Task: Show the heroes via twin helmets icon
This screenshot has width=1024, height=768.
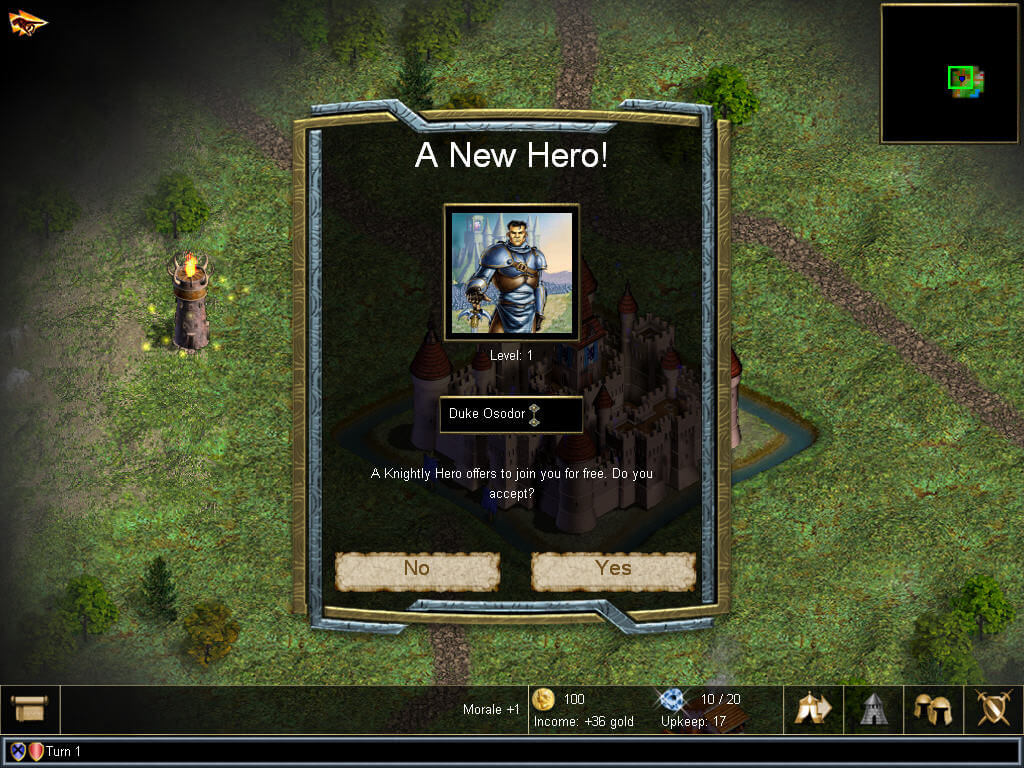Action: click(x=933, y=709)
